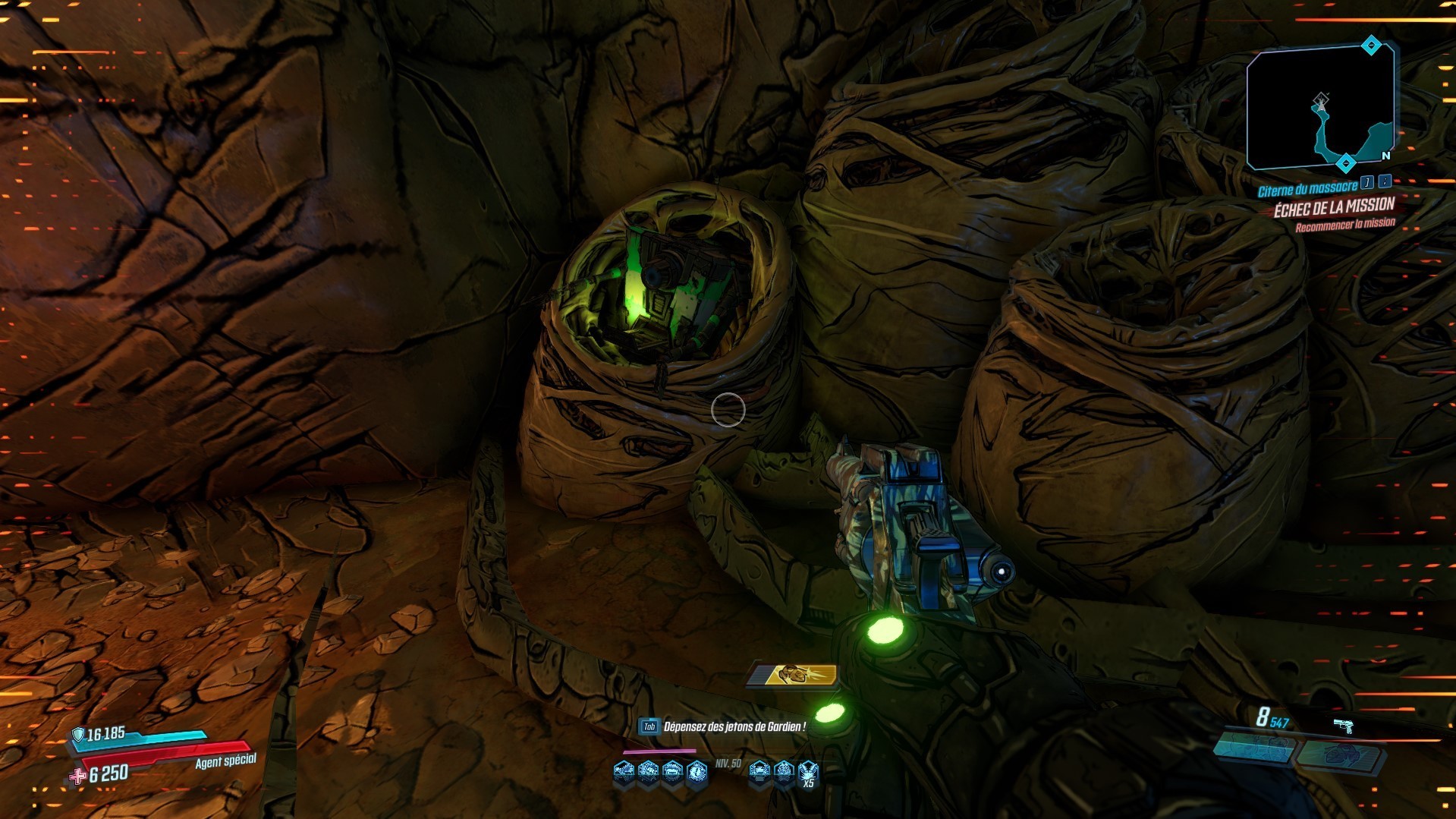This screenshot has width=1456, height=819.
Task: Select the J key icon beside Citerne du massacre
Action: point(1366,184)
